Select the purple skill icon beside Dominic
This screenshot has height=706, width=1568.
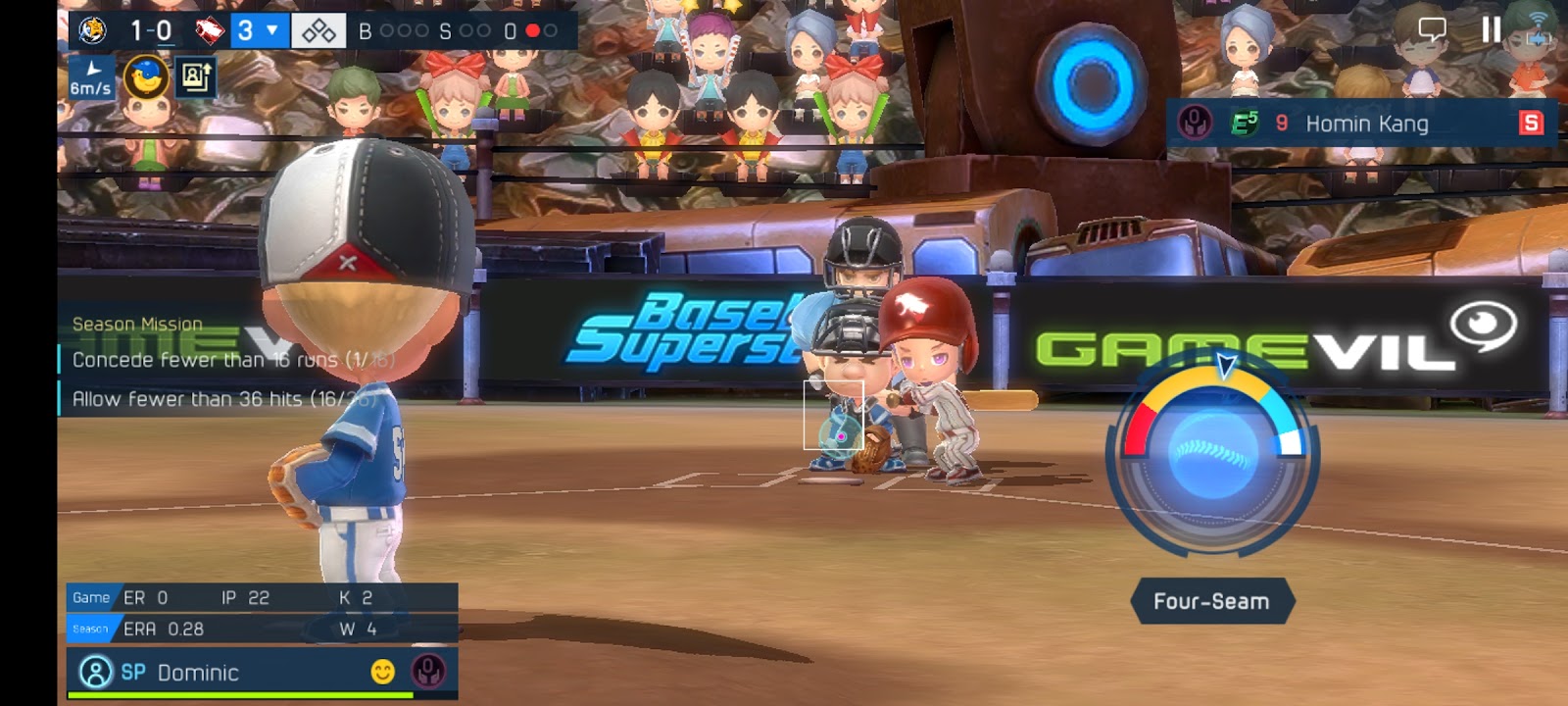pyautogui.click(x=427, y=672)
